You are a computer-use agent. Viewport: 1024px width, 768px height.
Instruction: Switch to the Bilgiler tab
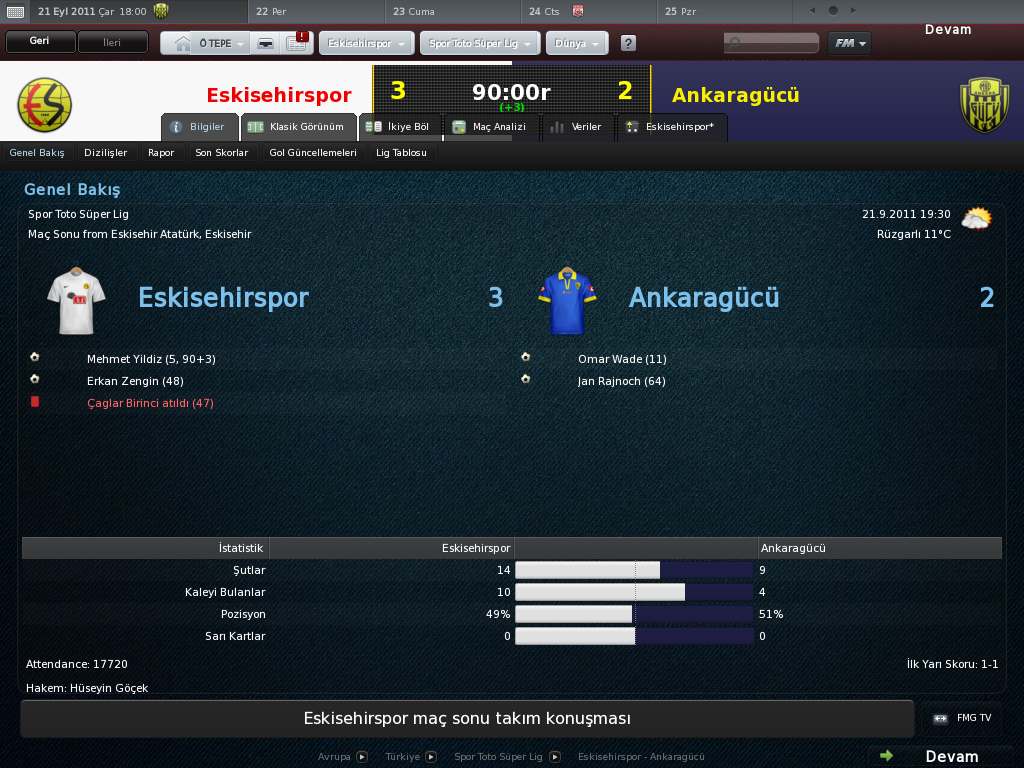pos(199,127)
